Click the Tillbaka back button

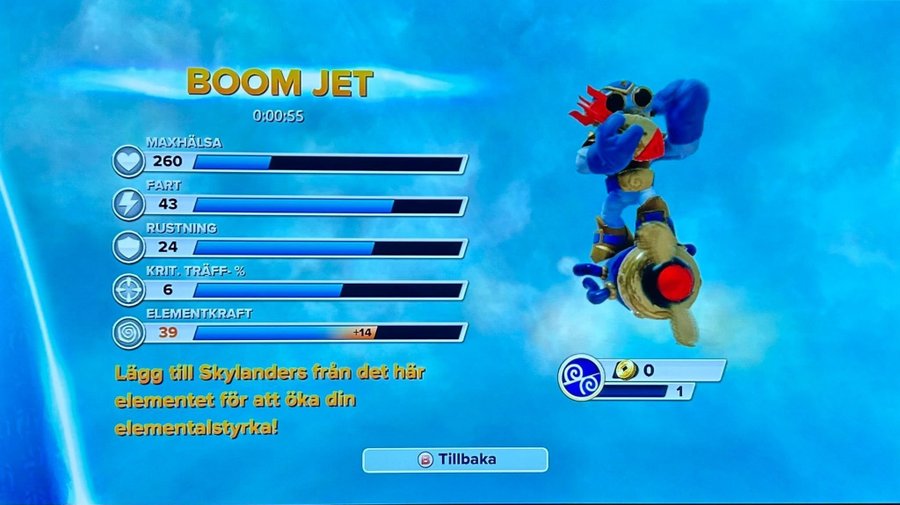click(x=455, y=460)
